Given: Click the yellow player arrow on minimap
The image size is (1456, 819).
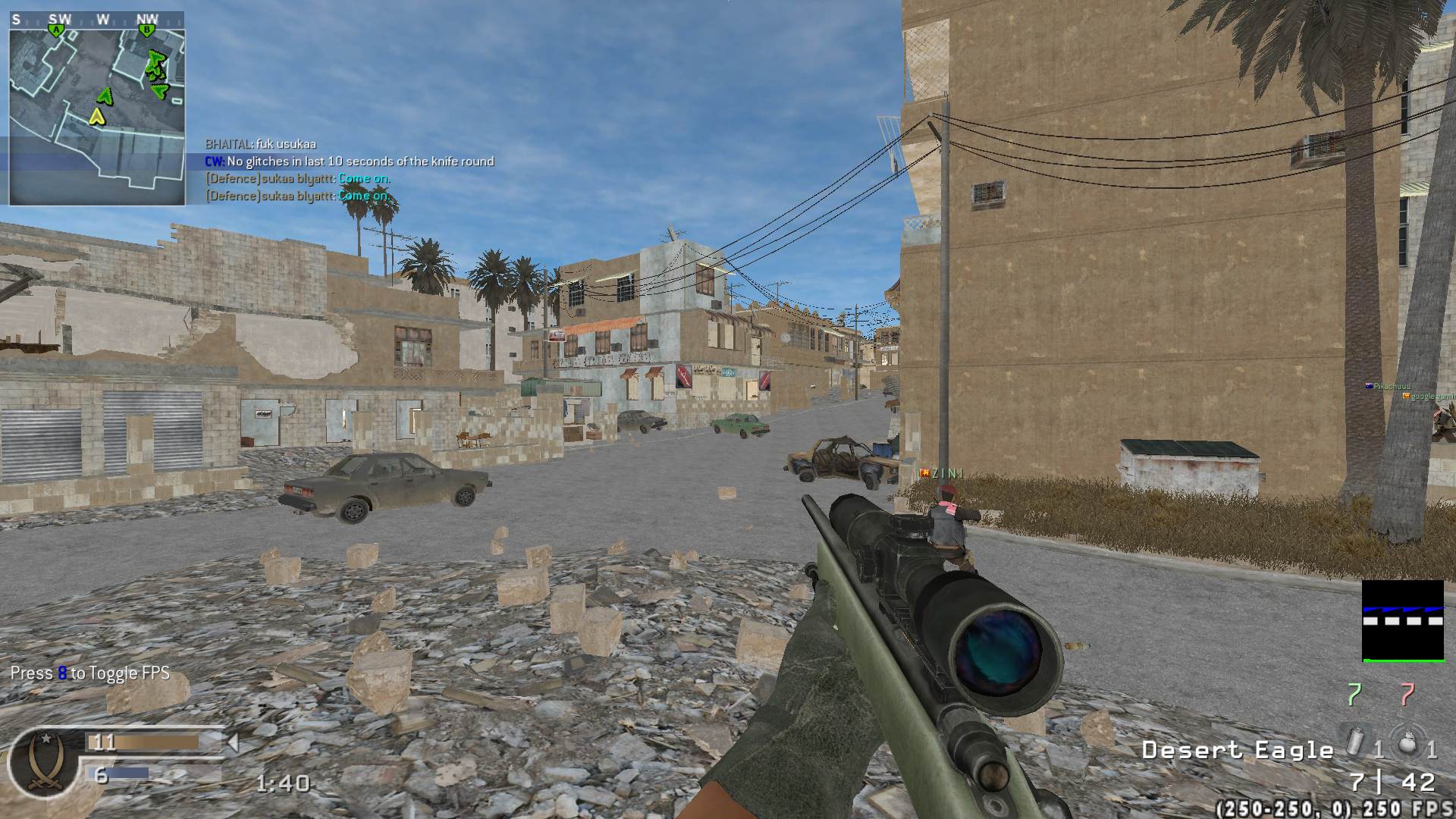Looking at the screenshot, I should [96, 116].
